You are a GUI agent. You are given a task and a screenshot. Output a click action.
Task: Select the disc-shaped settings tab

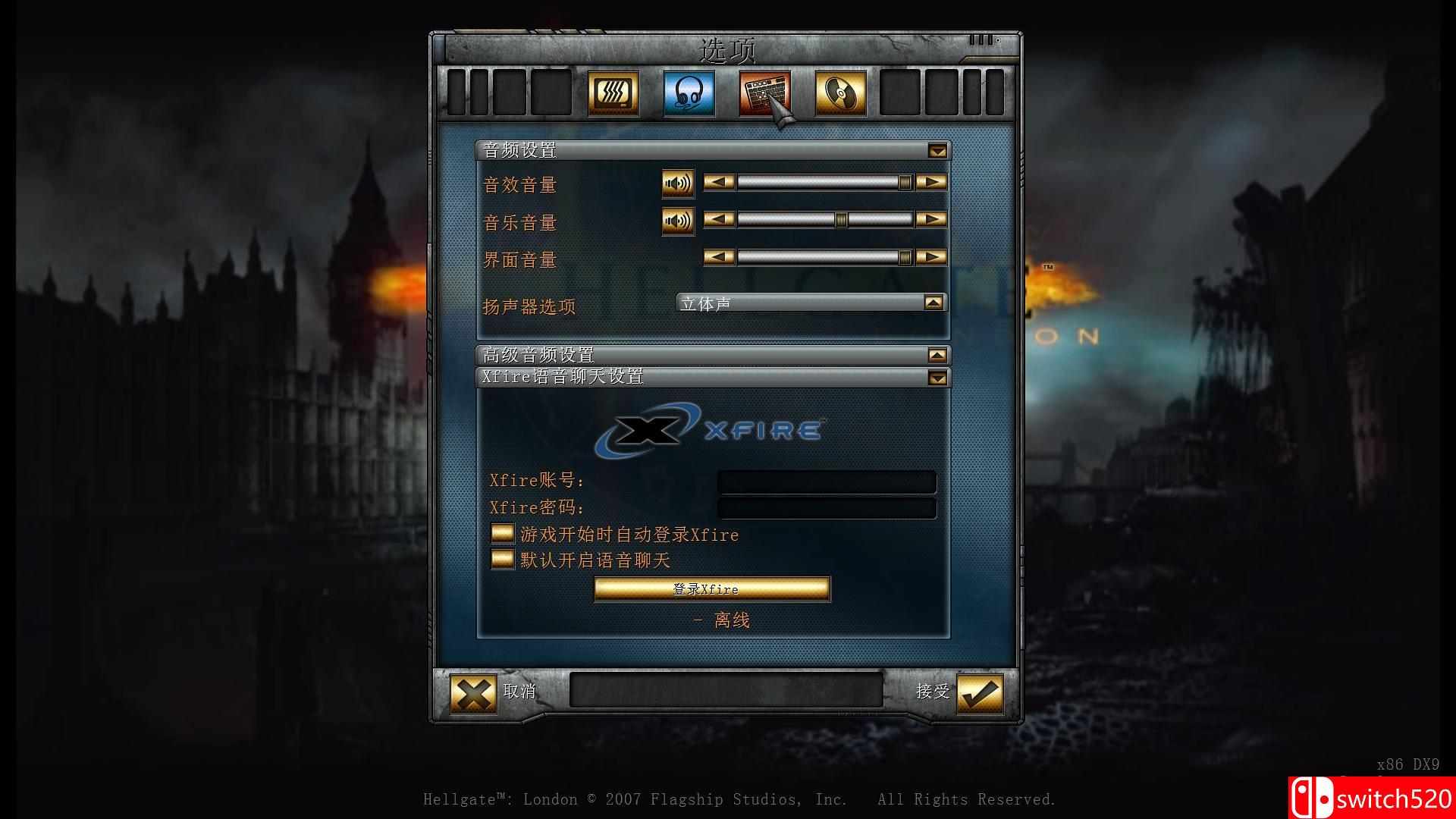(x=839, y=93)
